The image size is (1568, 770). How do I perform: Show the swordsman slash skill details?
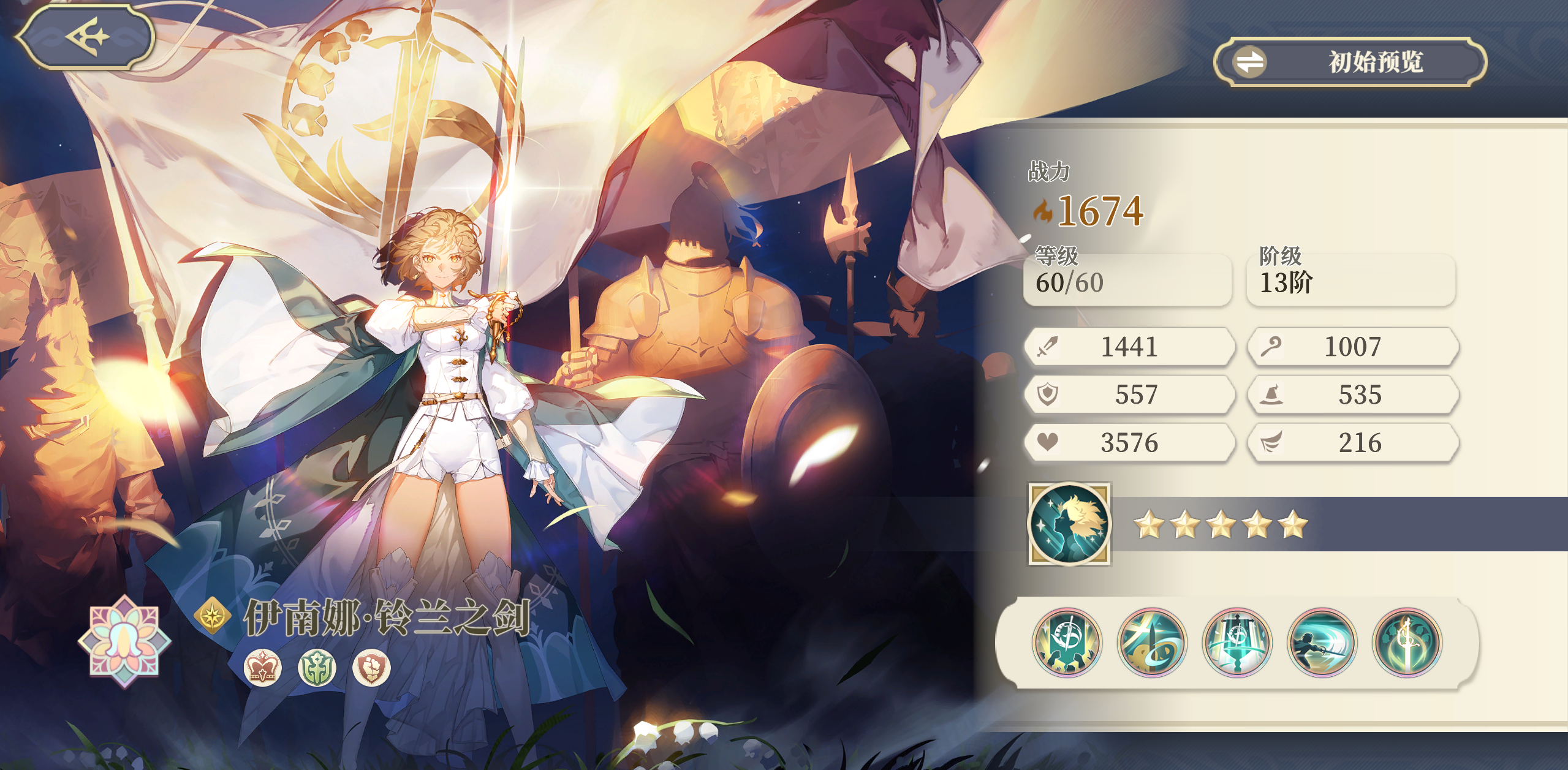pos(1322,643)
